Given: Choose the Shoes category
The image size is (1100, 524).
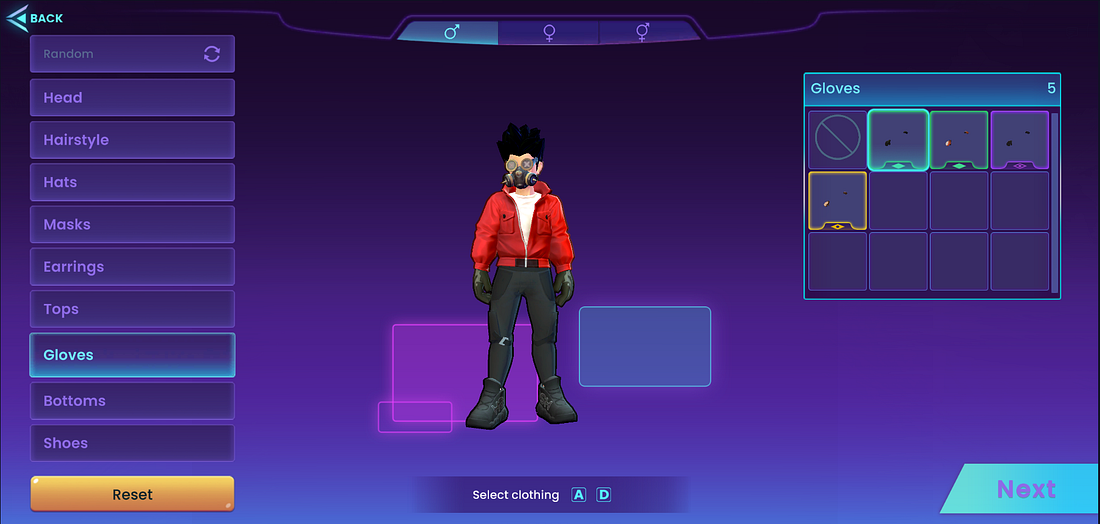Looking at the screenshot, I should 132,443.
